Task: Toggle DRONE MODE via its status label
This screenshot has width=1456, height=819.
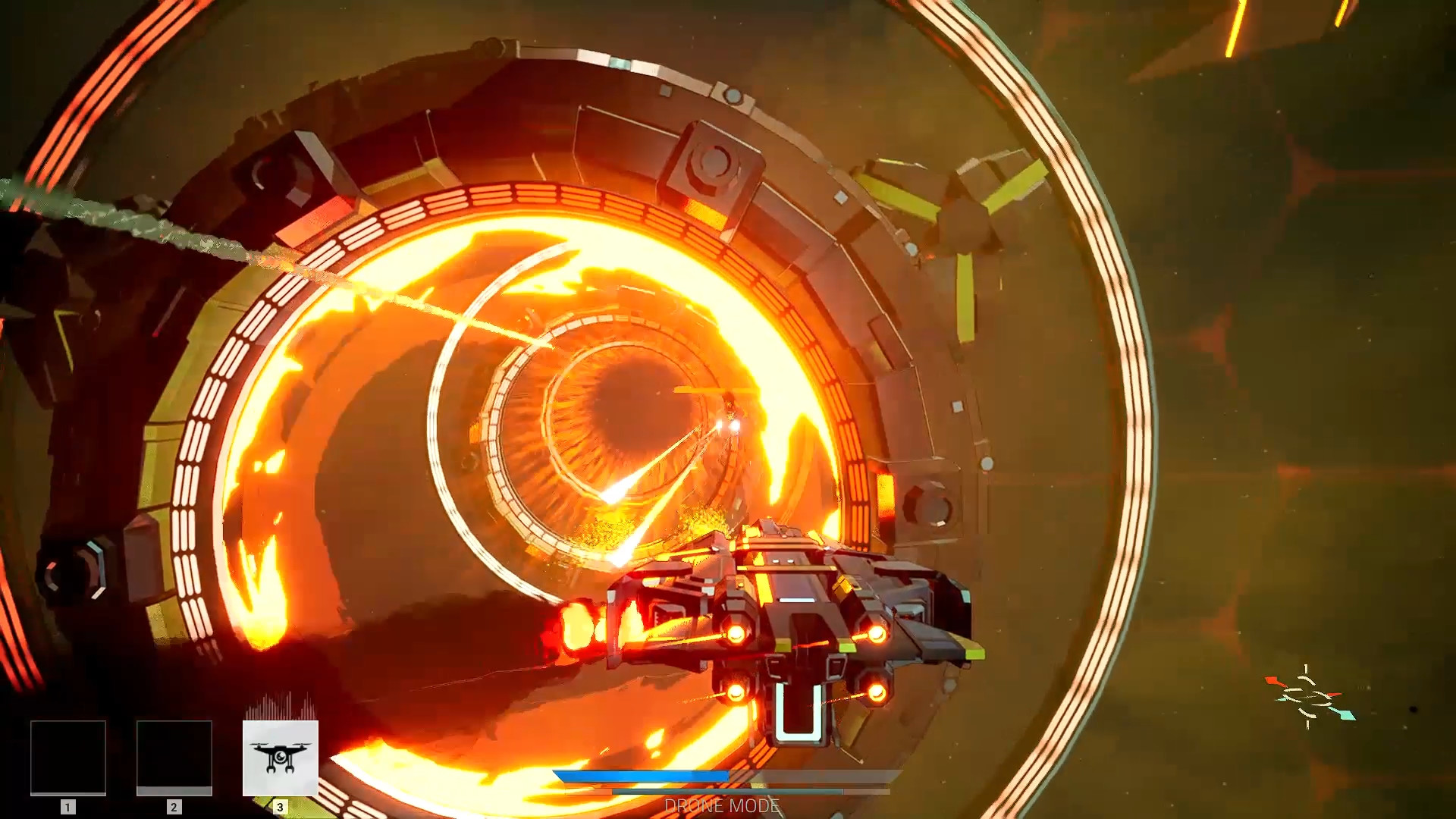Action: [720, 806]
